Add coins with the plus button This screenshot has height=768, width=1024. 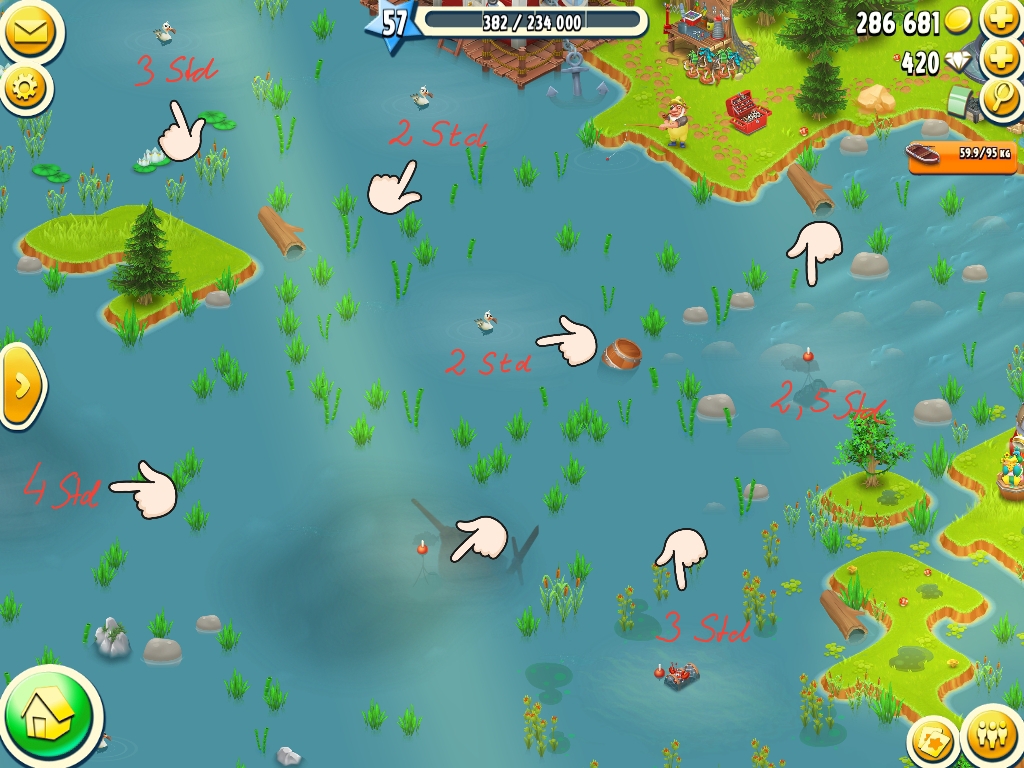(1000, 20)
